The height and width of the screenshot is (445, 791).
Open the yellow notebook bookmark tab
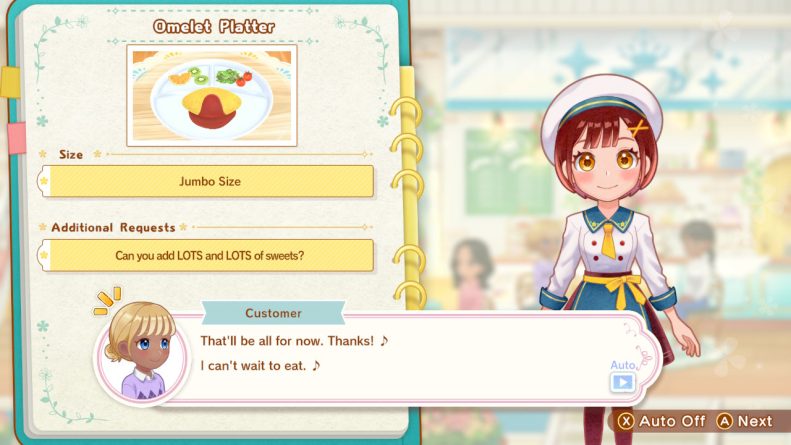coord(10,82)
